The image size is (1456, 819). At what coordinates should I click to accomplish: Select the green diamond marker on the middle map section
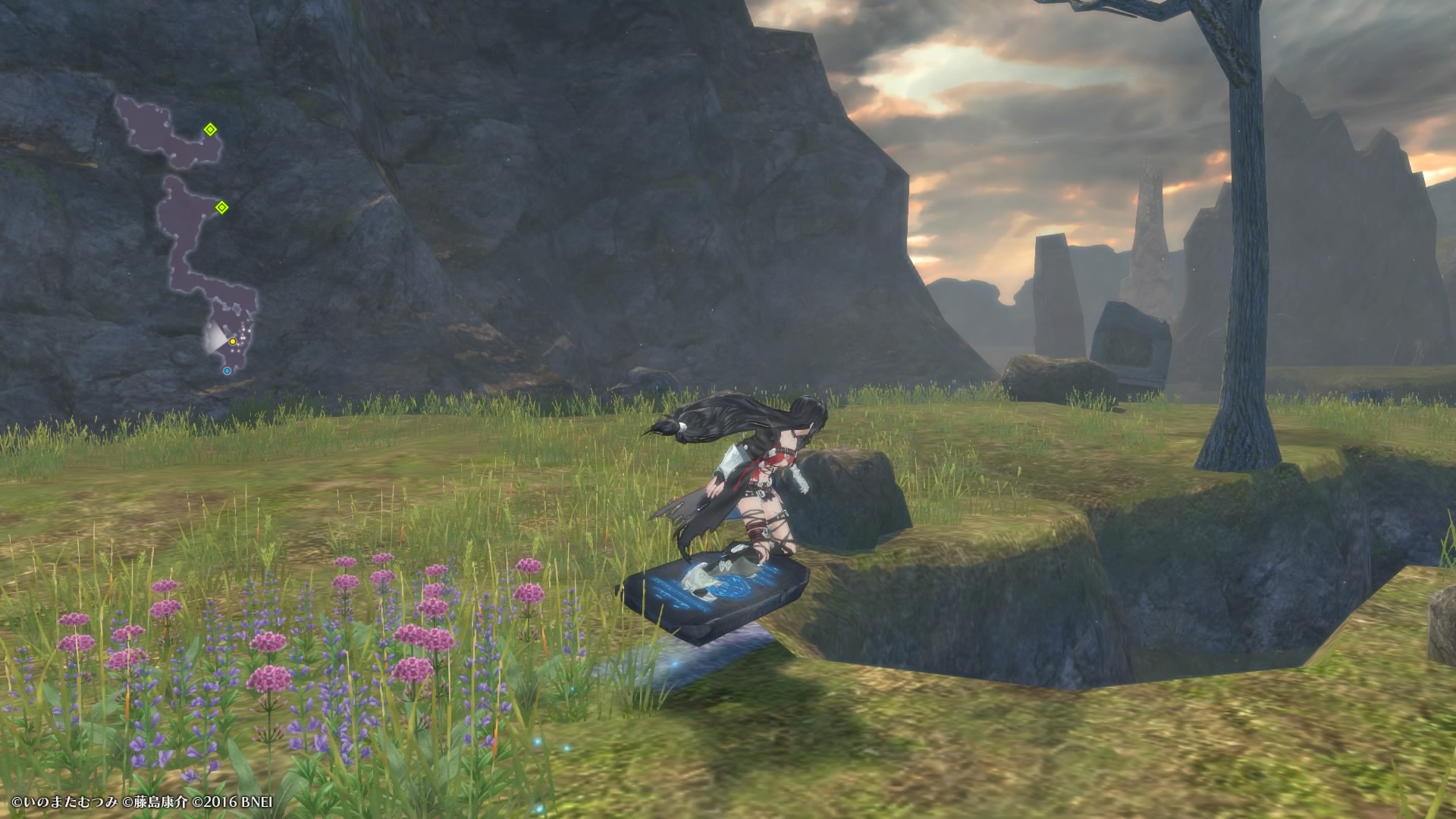pos(221,207)
